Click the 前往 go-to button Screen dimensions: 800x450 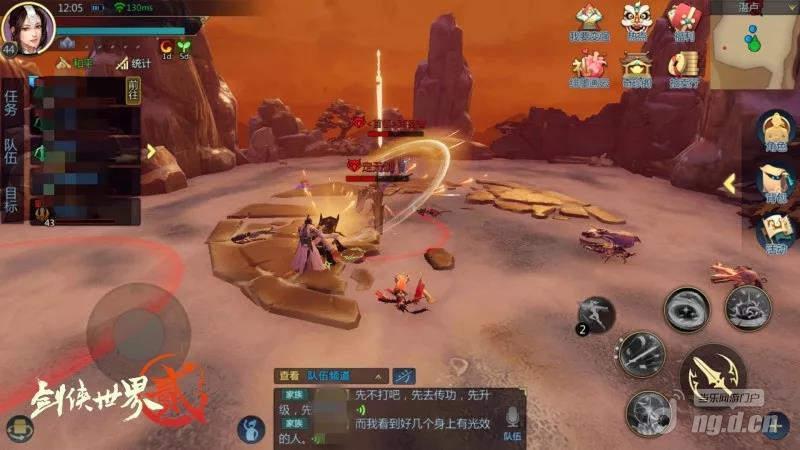pyautogui.click(x=133, y=90)
